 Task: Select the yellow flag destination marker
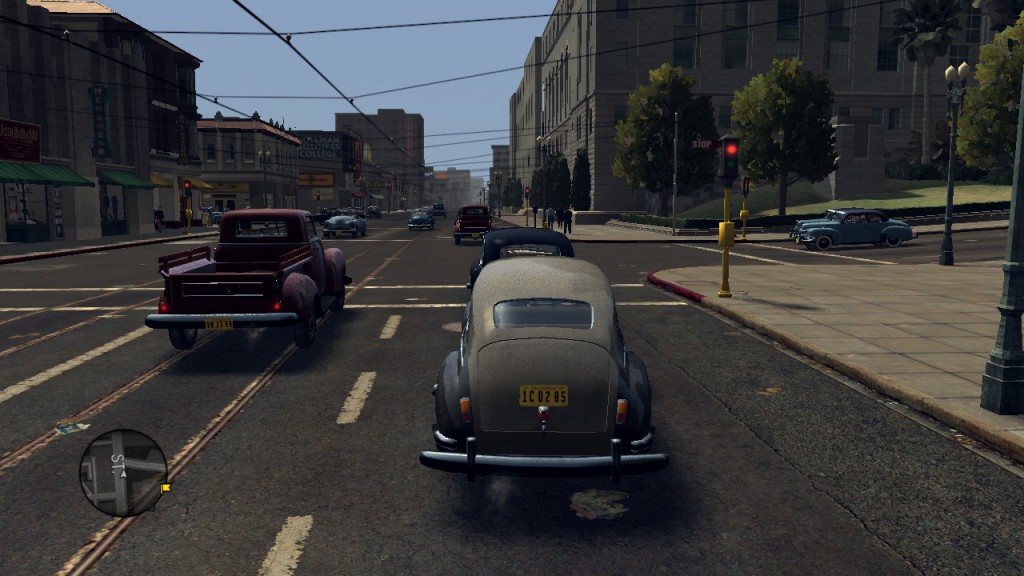click(165, 488)
